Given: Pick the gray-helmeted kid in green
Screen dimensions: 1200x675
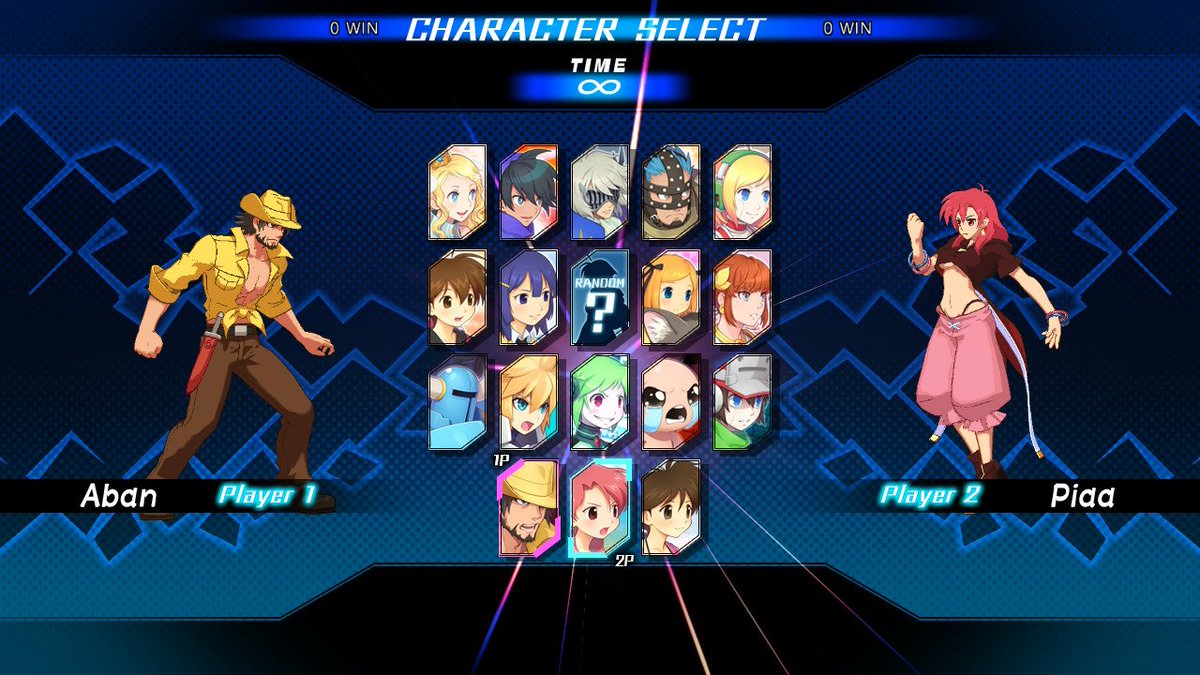Looking at the screenshot, I should (x=742, y=402).
